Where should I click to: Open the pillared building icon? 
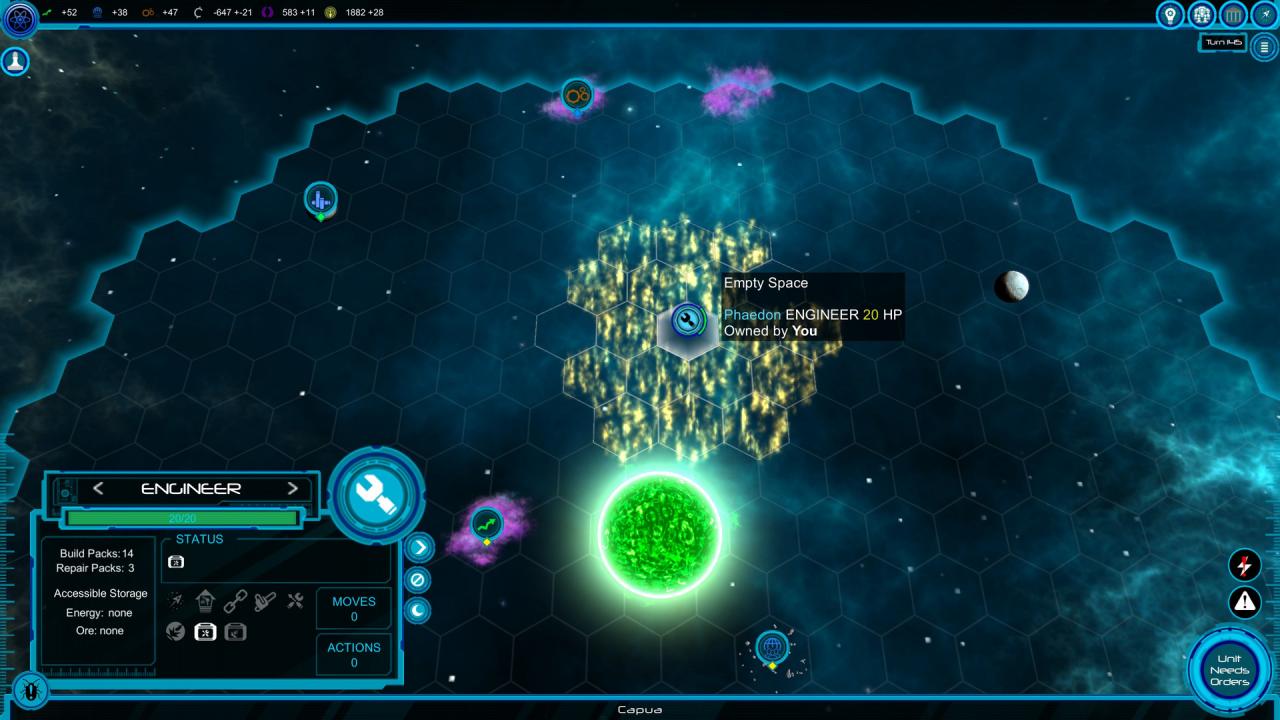click(1234, 15)
